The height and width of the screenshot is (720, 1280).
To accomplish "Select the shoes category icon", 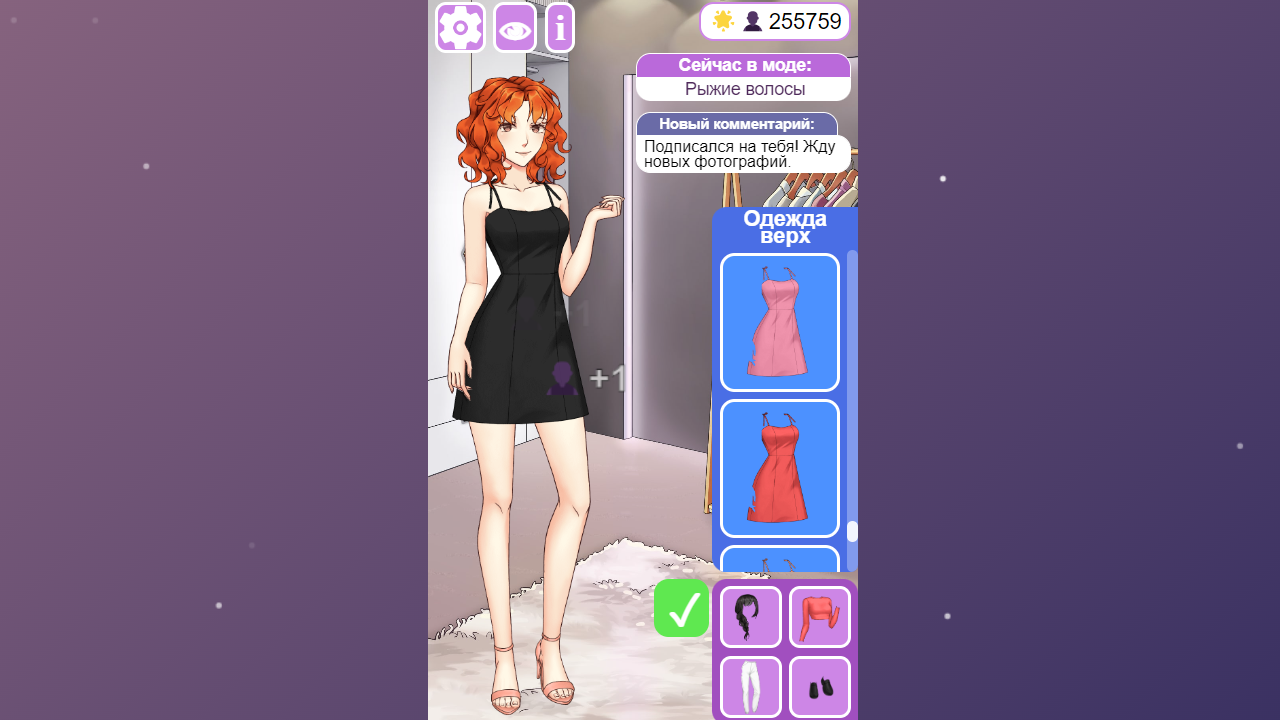I will pos(819,687).
